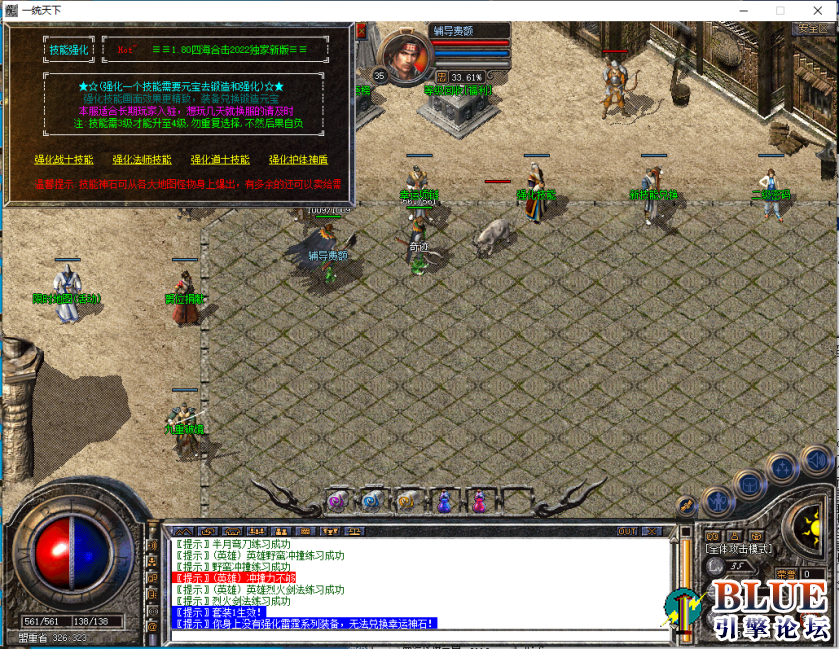839x649 pixels.
Task: Maximize the game window
Action: tap(780, 10)
